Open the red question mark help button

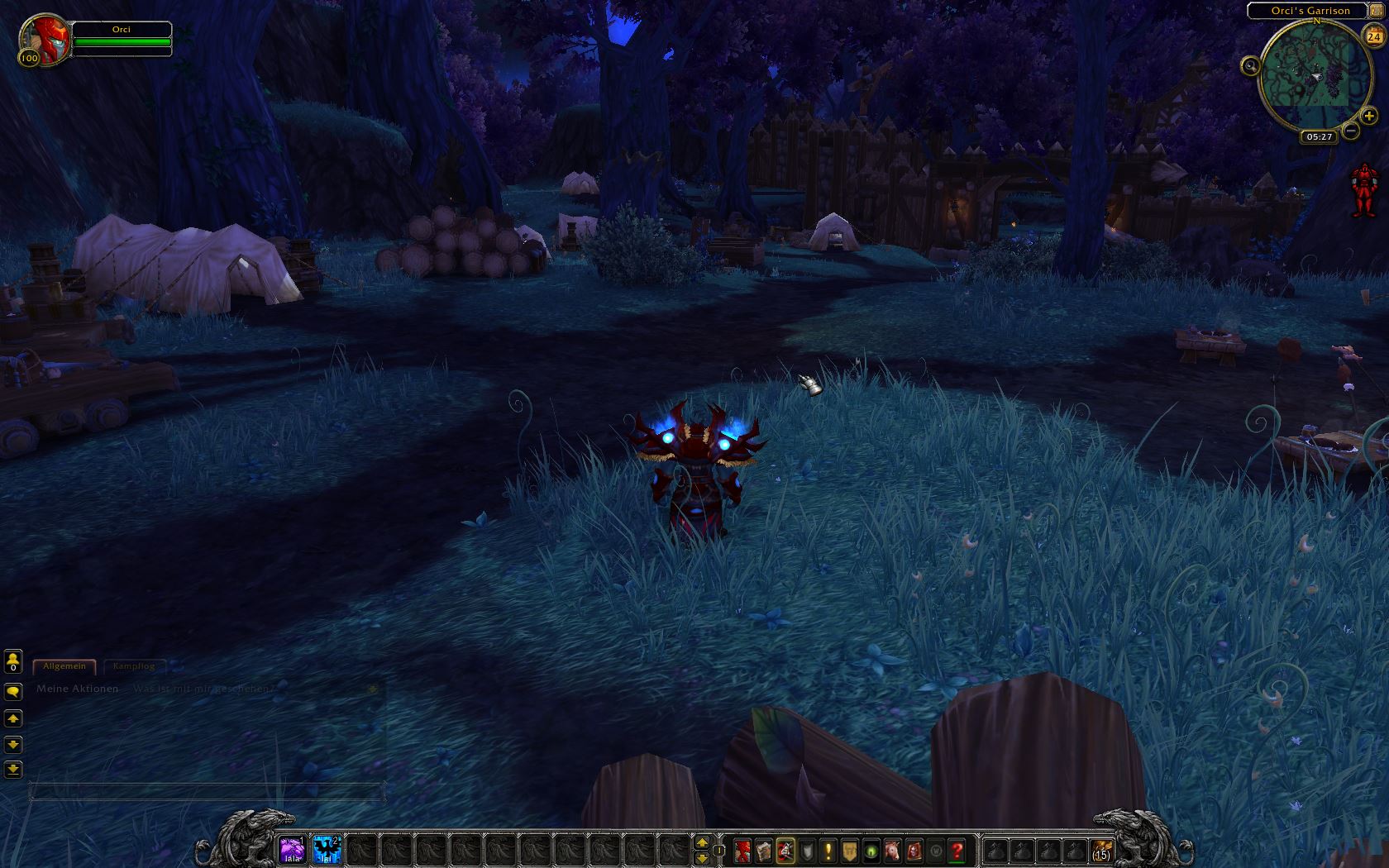pyautogui.click(x=957, y=850)
